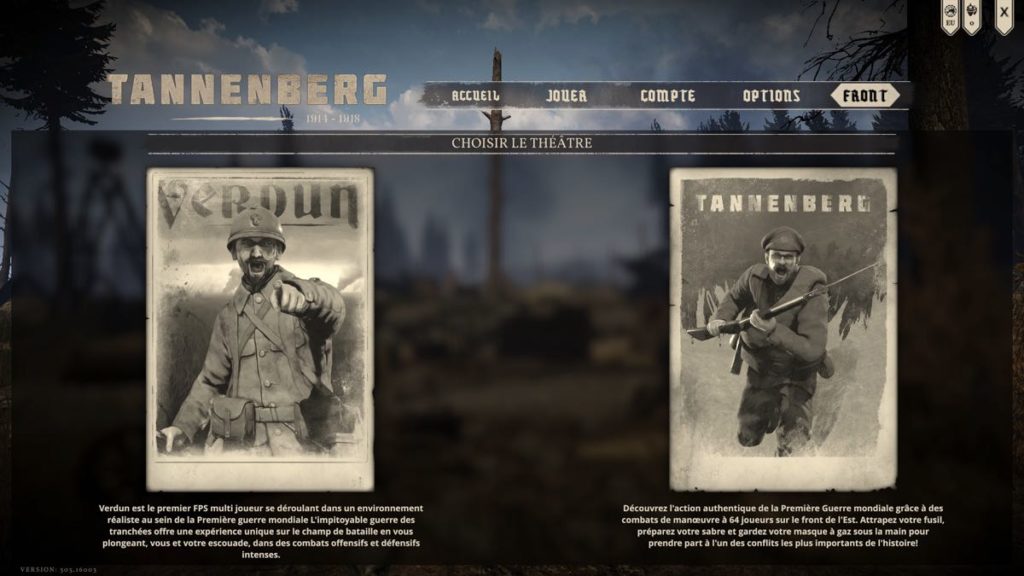Click the EU region banner
Viewport: 1024px width, 576px height.
950,15
